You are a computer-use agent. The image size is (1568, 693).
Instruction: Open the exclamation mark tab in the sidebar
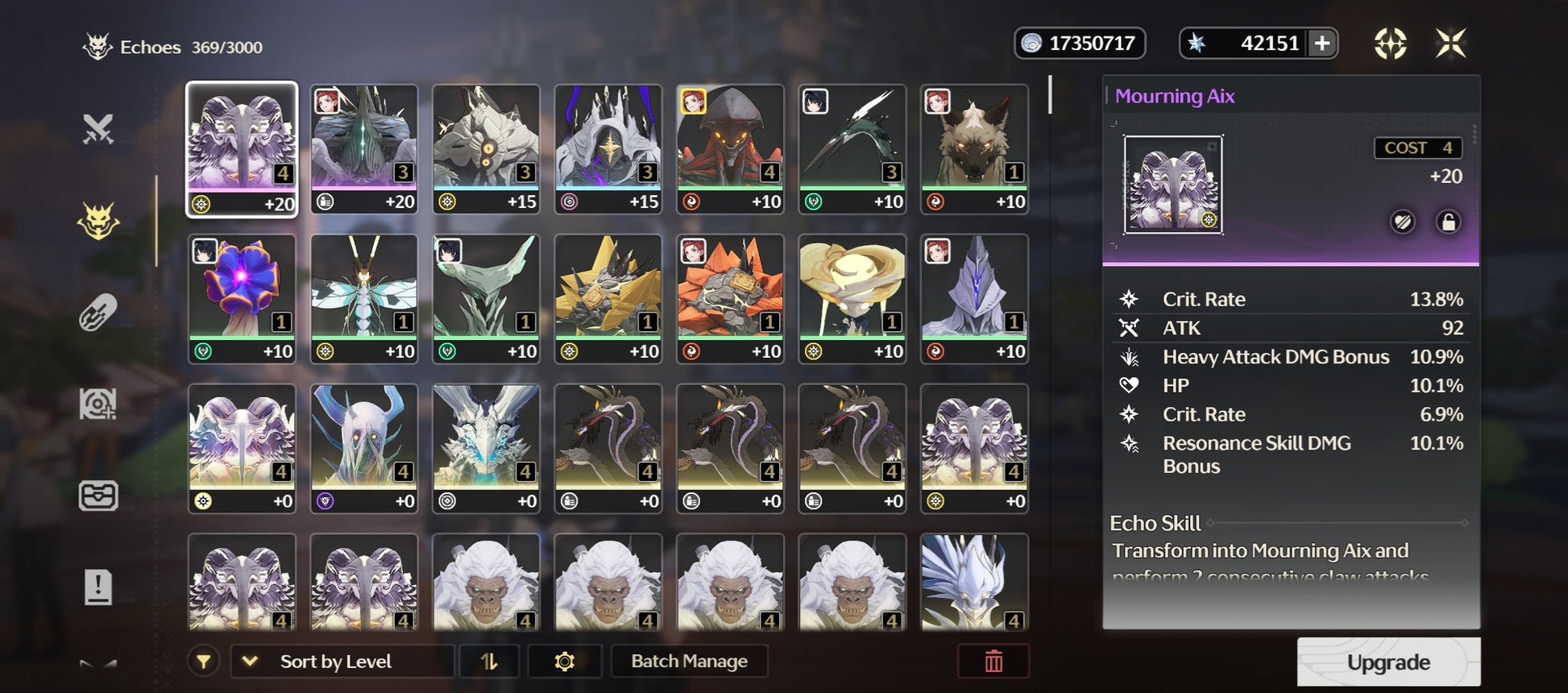[98, 587]
